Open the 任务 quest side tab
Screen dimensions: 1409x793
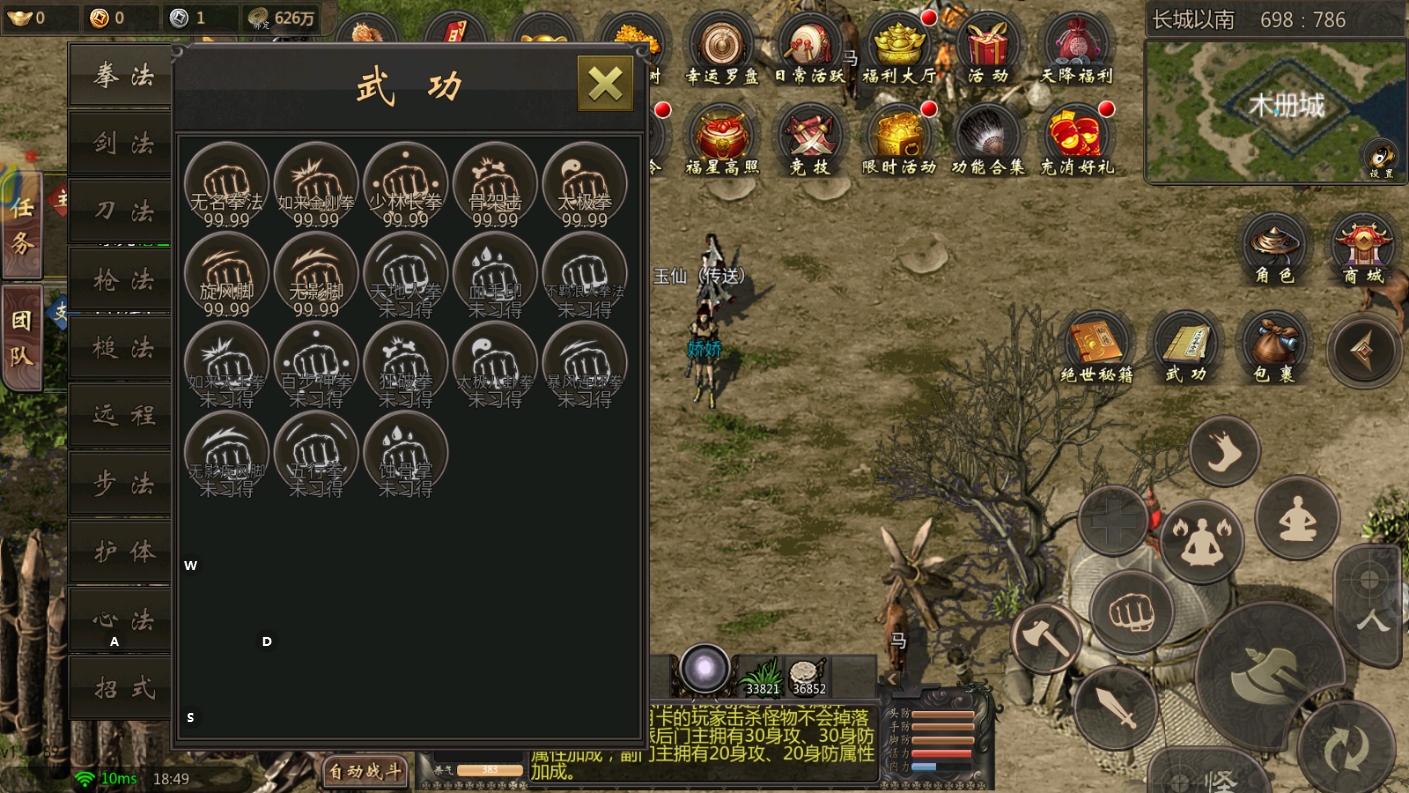[x=23, y=227]
